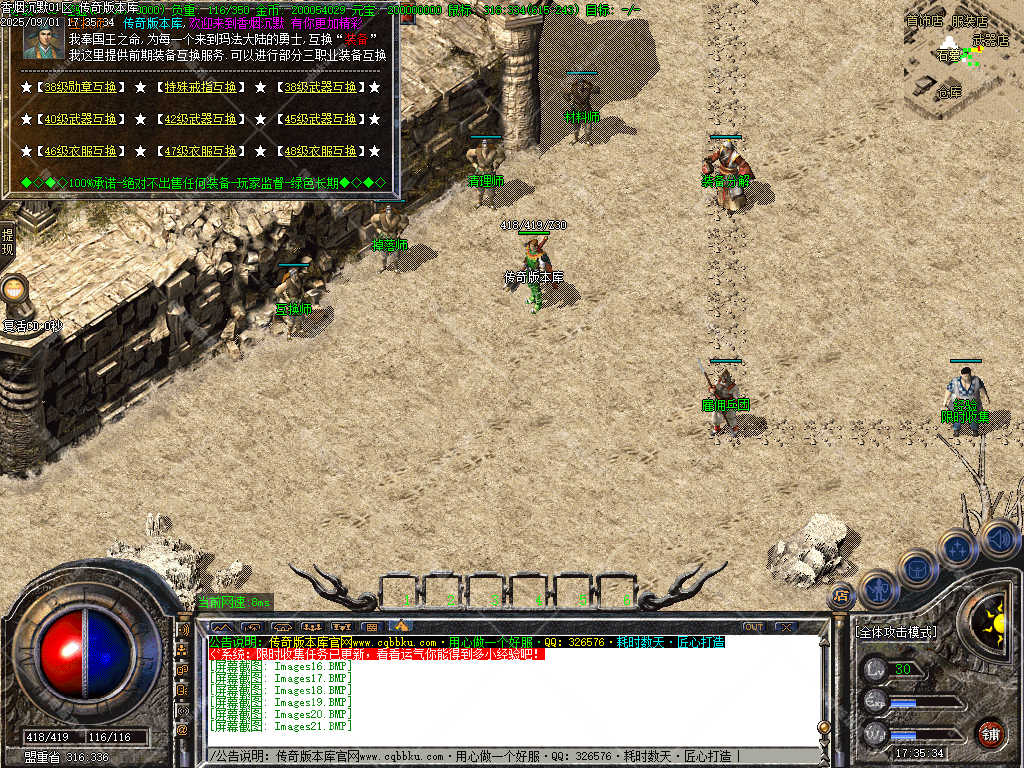Open the skills sparkle round button
The width and height of the screenshot is (1024, 768).
pyautogui.click(x=958, y=548)
